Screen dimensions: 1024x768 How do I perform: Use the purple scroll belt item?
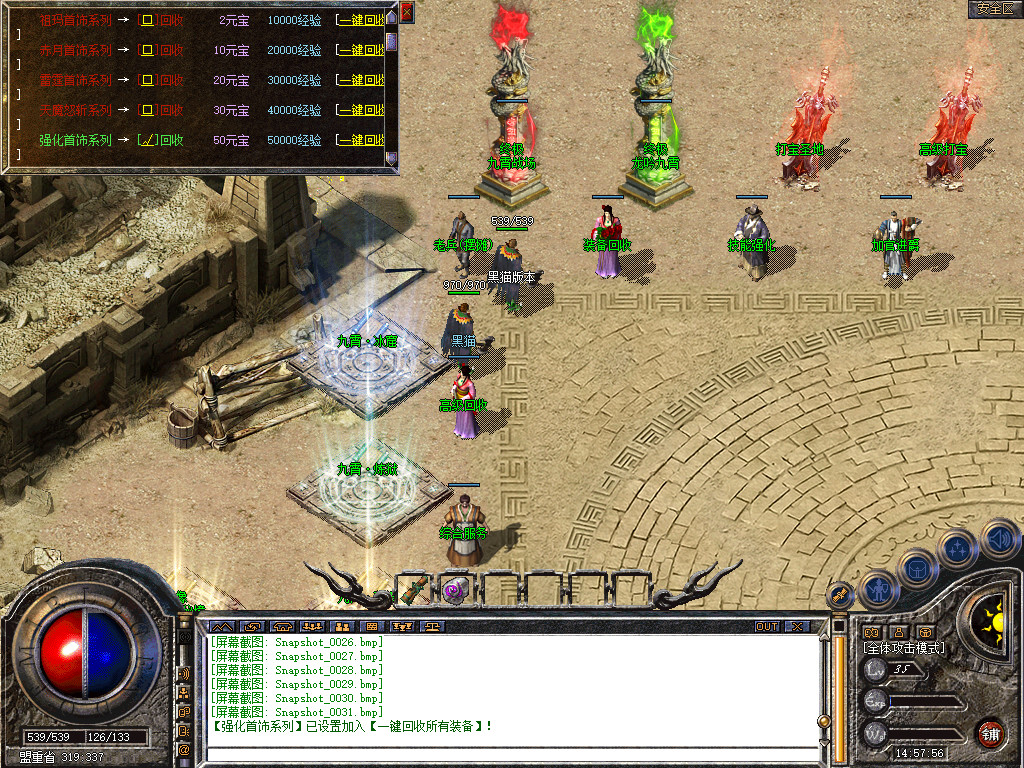coord(456,590)
